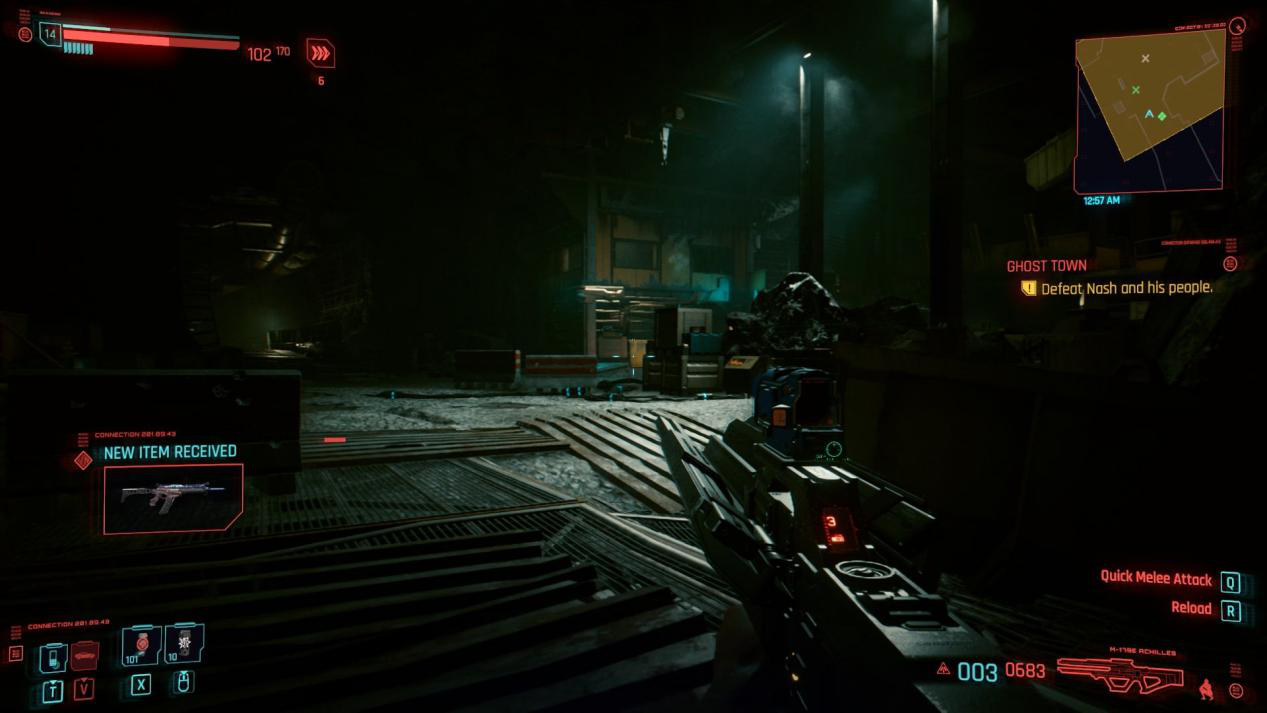Use the red healing inhaler slot
Viewport: 1267px width, 713px height.
[x=142, y=645]
